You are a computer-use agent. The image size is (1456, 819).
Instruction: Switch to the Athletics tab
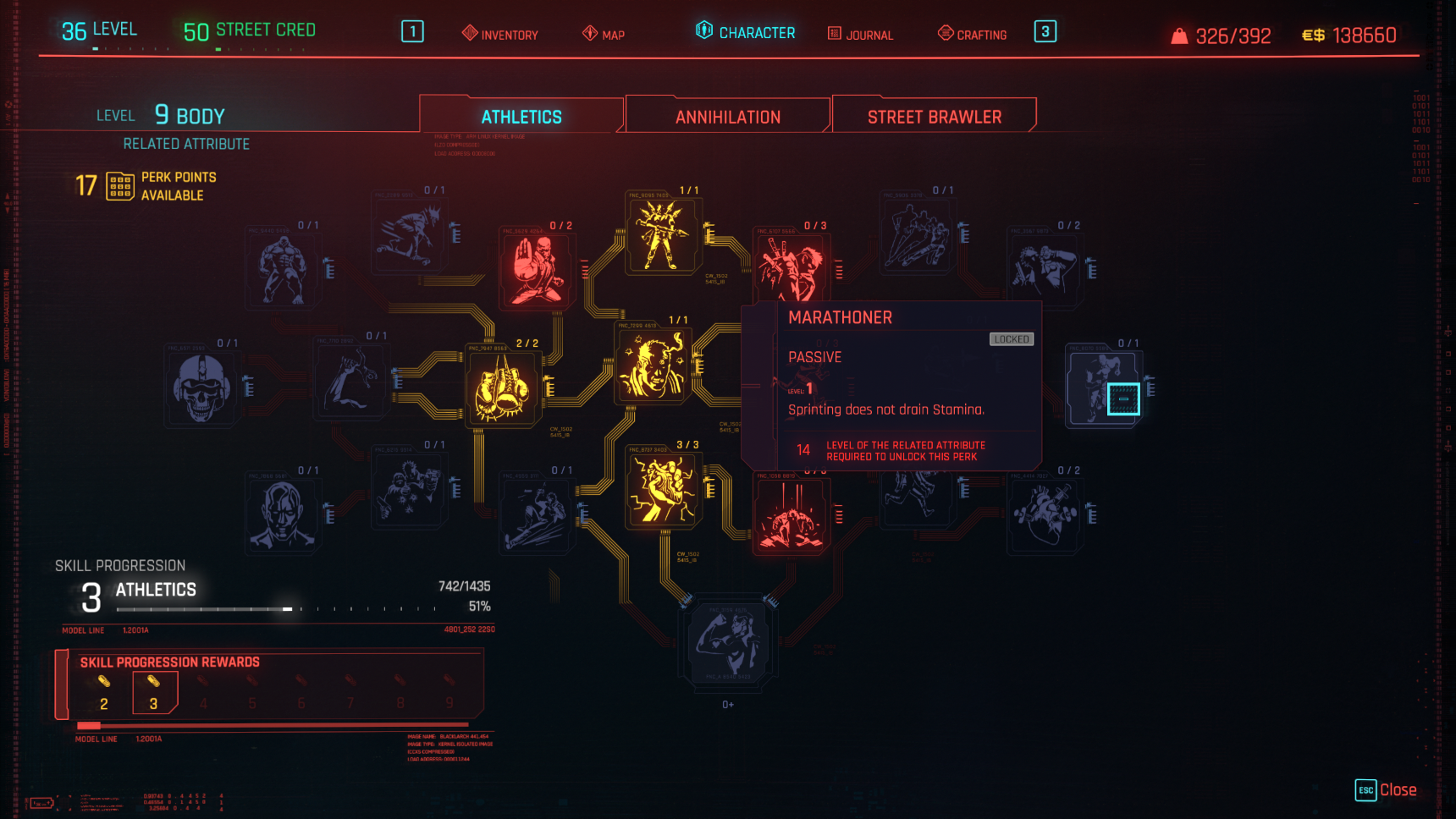[x=521, y=117]
